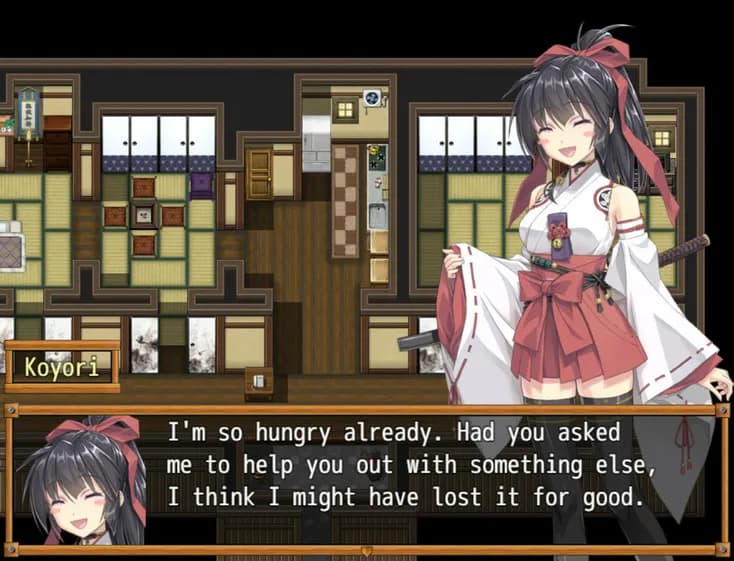Click the continue arrow on the dialogue frame
Screen dimensions: 734x561
coord(366,549)
